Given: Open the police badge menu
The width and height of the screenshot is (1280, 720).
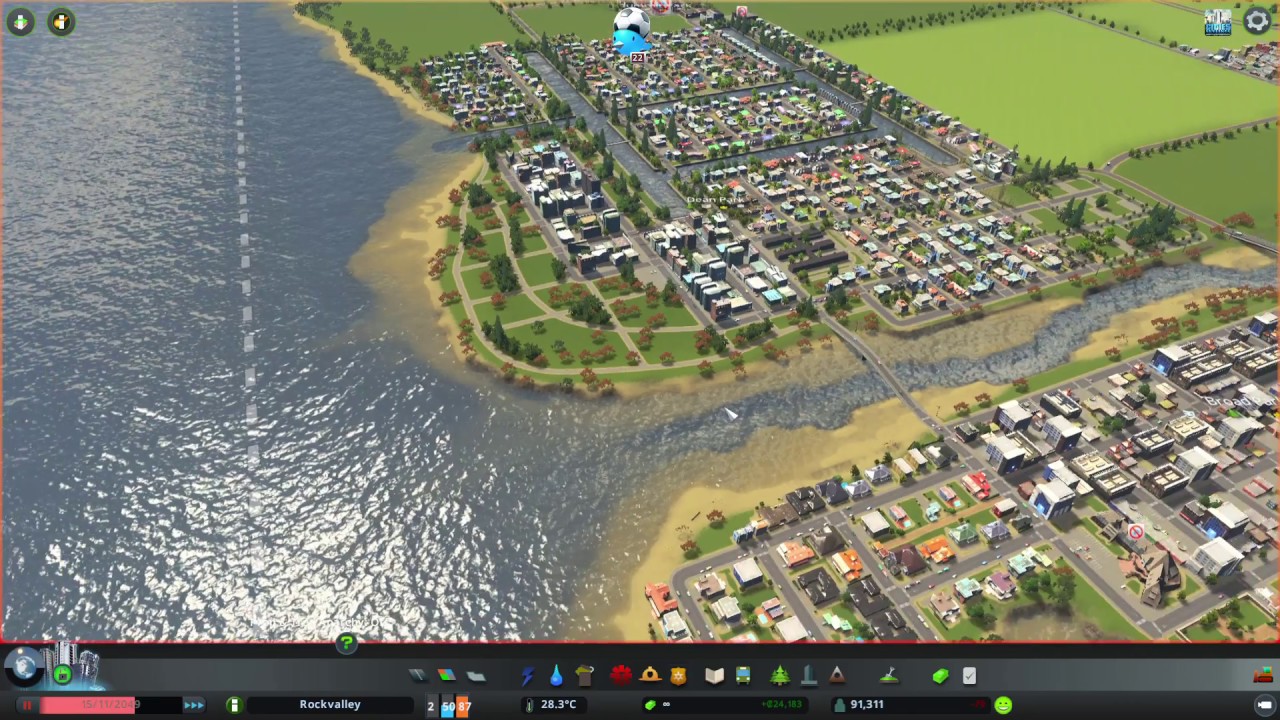Looking at the screenshot, I should point(679,676).
